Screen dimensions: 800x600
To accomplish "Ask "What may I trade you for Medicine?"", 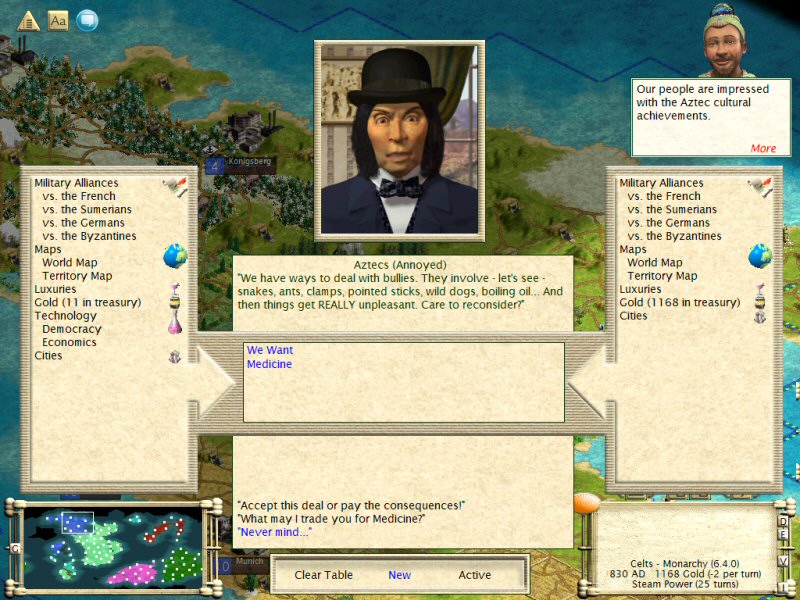I will click(x=331, y=518).
